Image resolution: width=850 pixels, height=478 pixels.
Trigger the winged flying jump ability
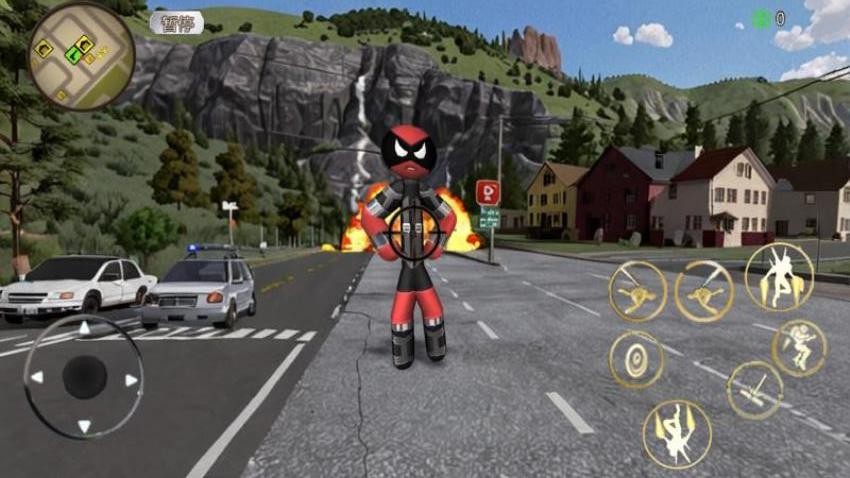[x=778, y=276]
